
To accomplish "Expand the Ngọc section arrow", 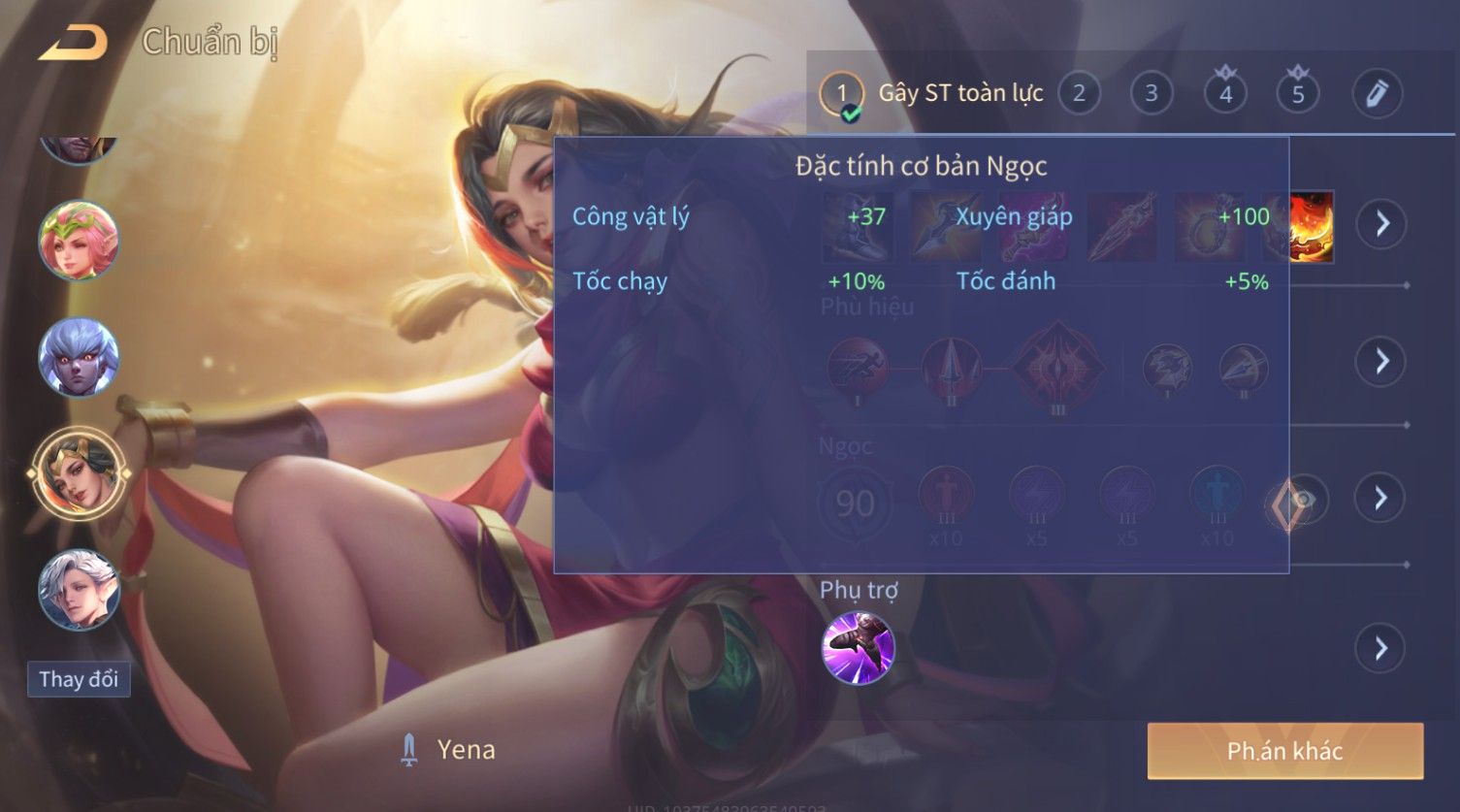I will 1380,499.
